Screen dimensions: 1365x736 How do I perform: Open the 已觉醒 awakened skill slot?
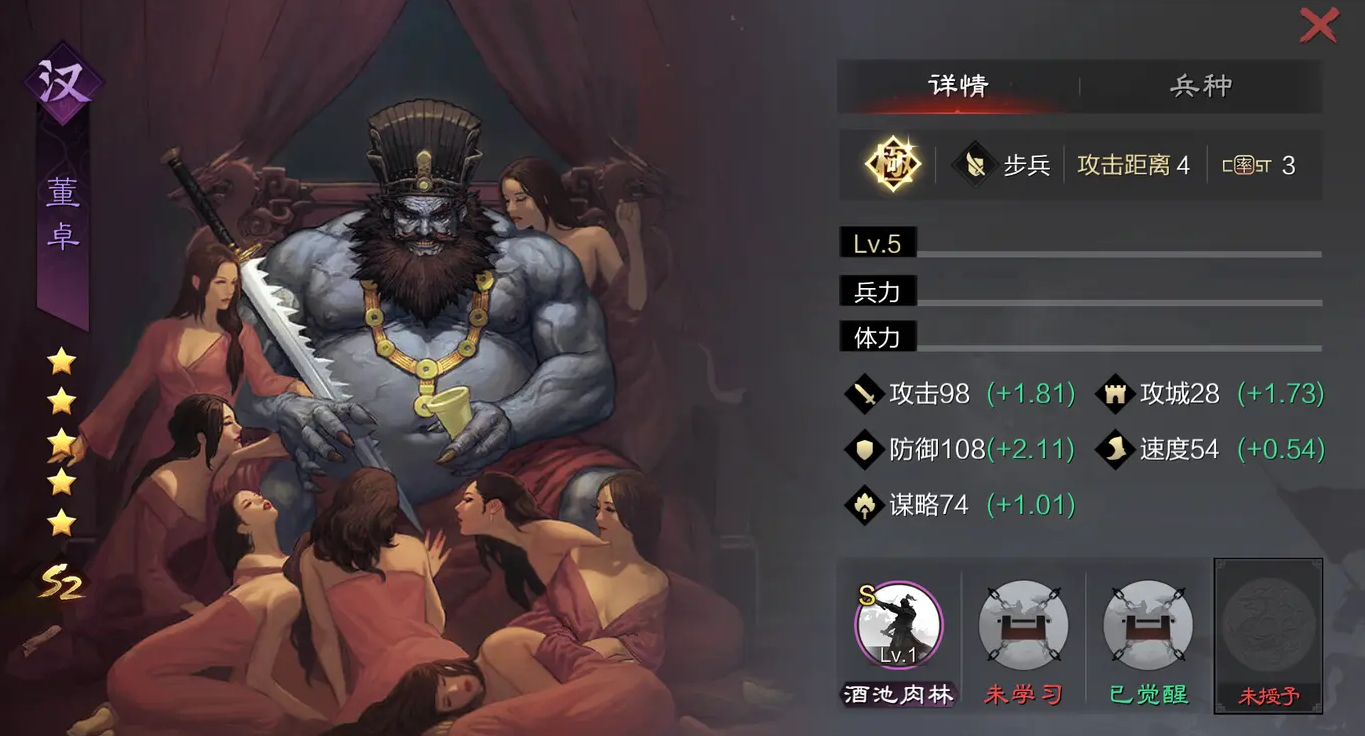[x=1146, y=624]
